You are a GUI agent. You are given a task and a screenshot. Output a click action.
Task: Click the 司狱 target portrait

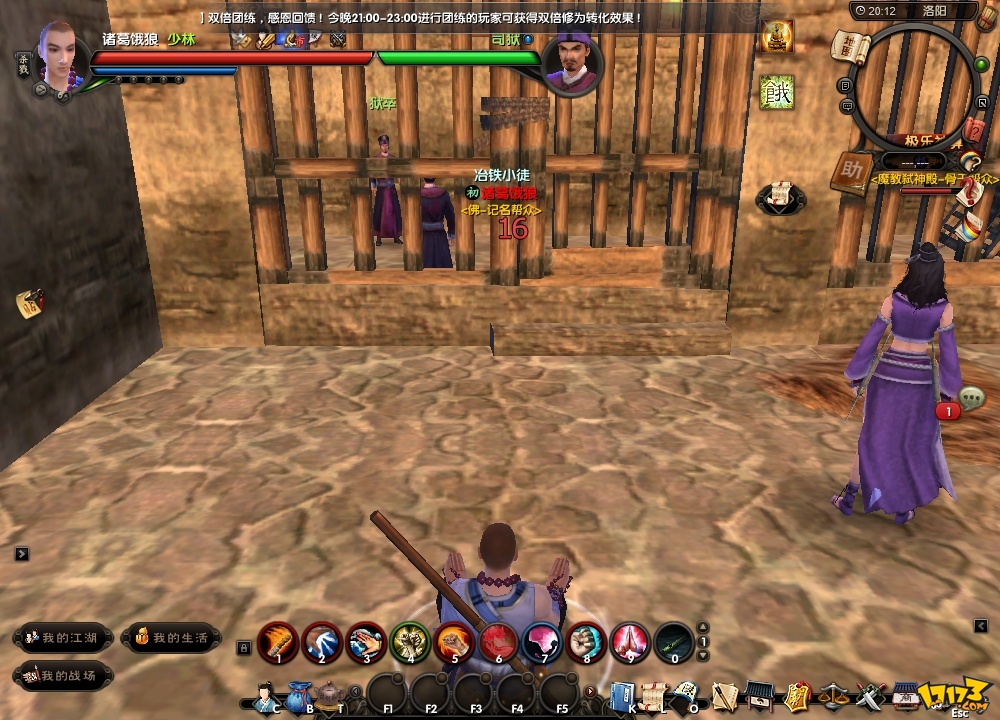(x=572, y=62)
